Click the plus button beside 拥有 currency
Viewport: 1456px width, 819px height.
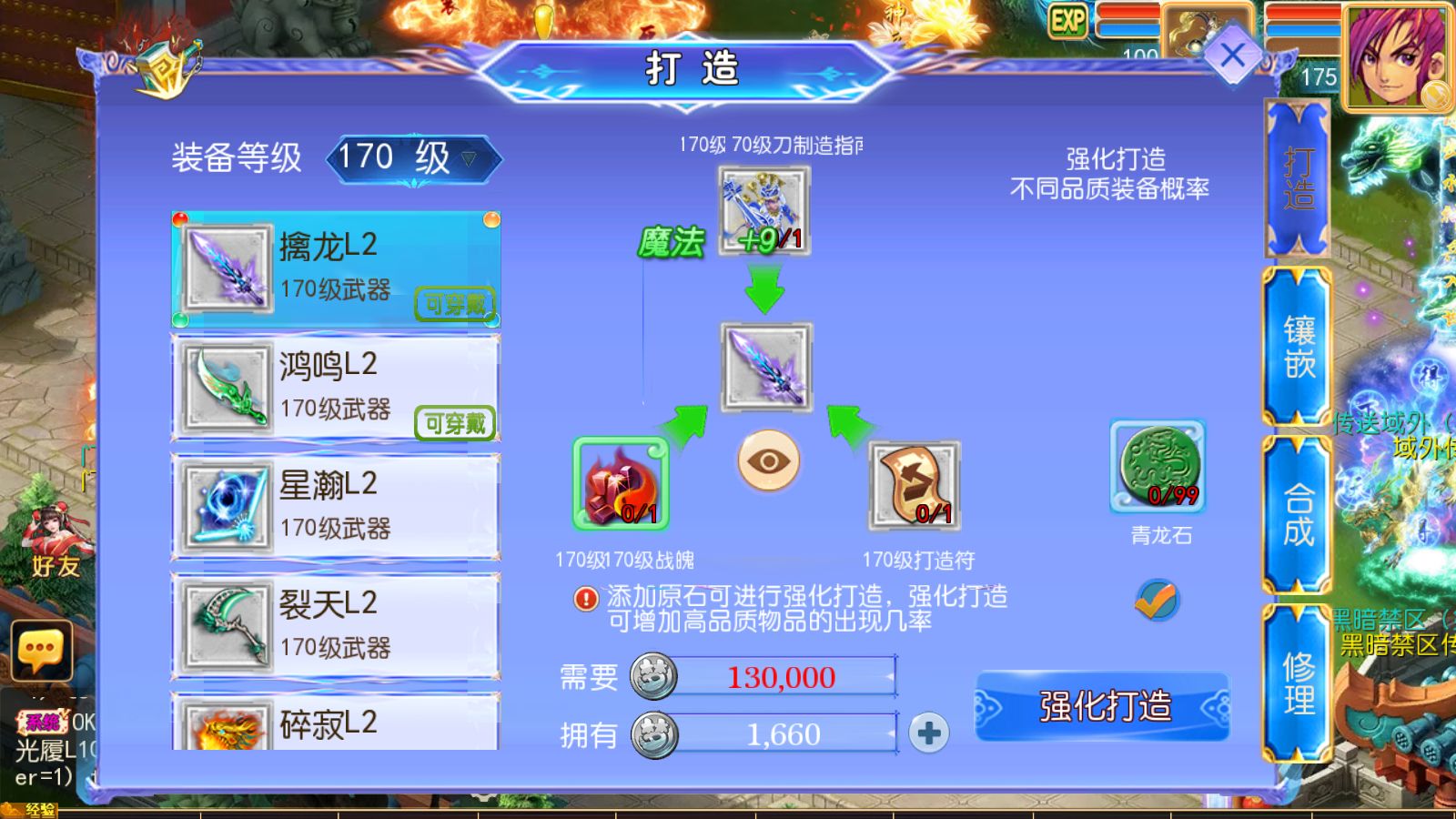tap(928, 733)
